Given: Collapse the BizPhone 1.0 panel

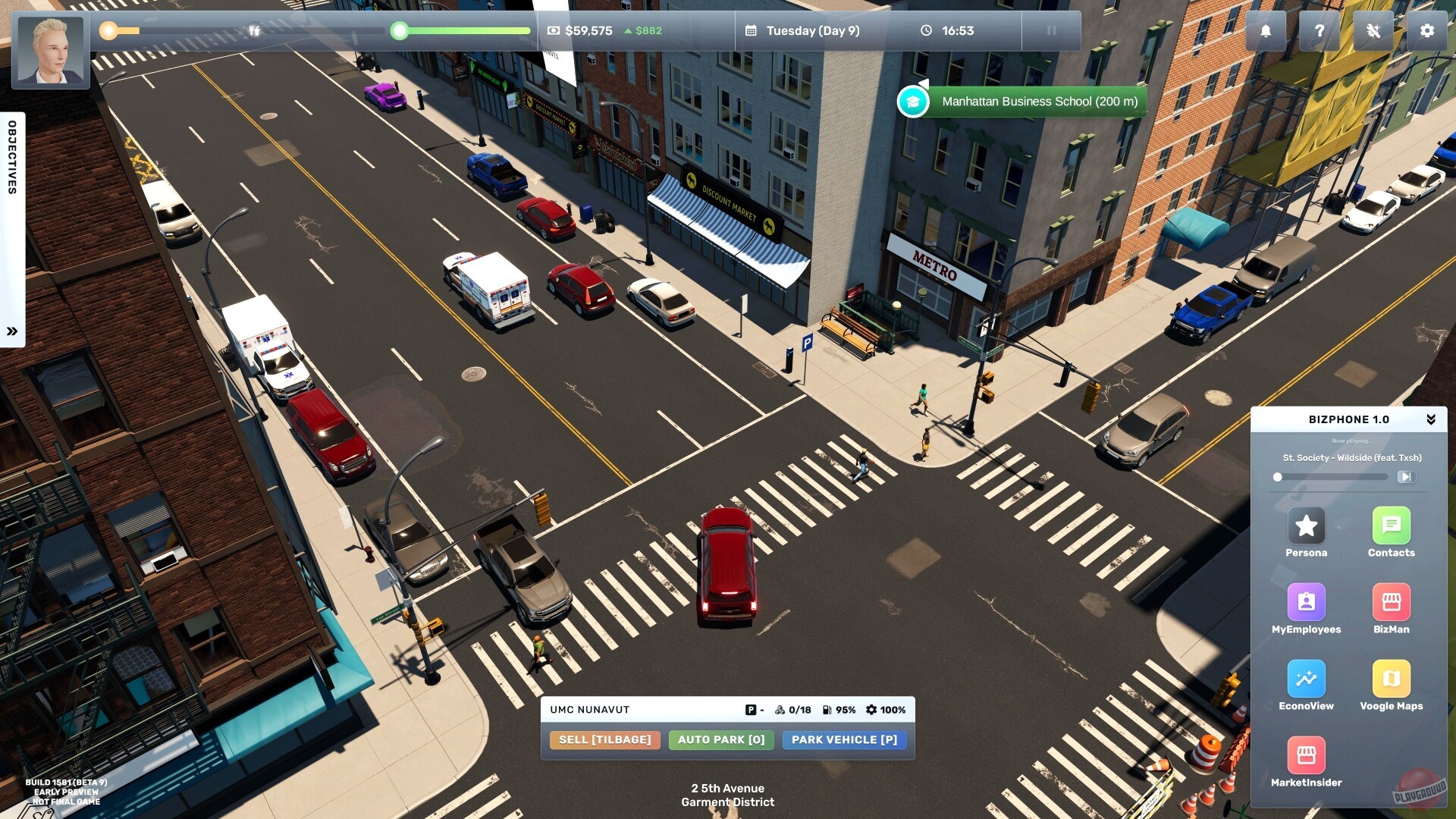Looking at the screenshot, I should (x=1432, y=418).
